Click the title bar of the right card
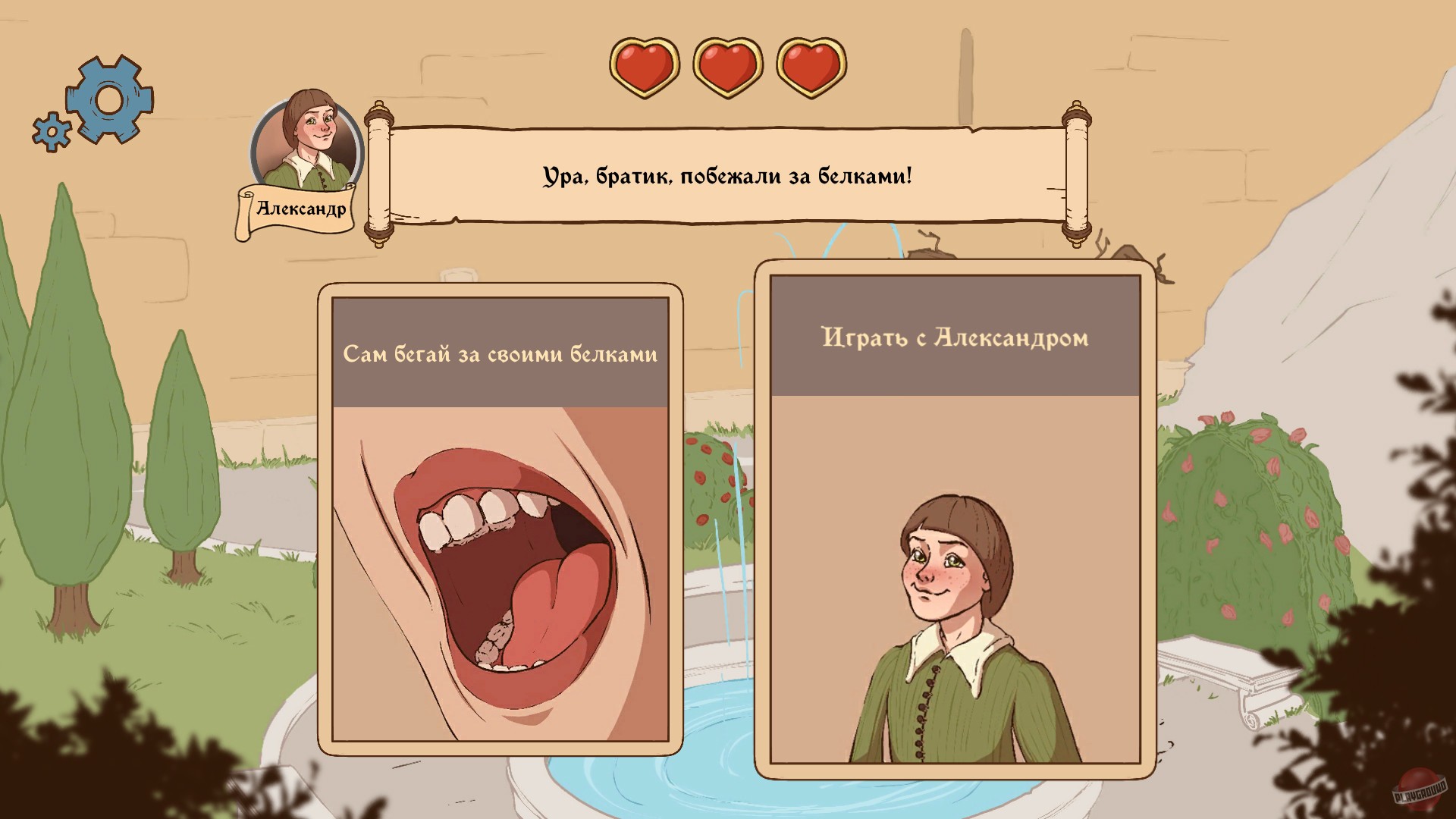Image resolution: width=1456 pixels, height=819 pixels. click(954, 338)
